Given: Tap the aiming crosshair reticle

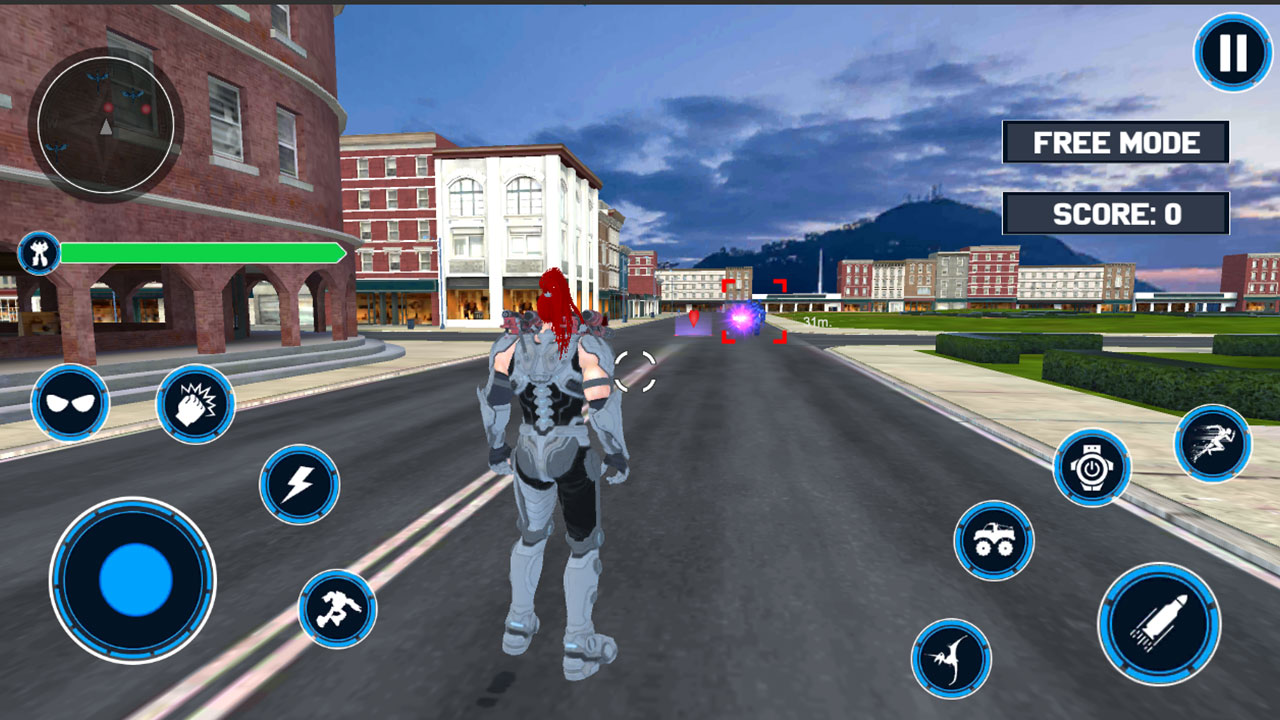Looking at the screenshot, I should point(635,370).
